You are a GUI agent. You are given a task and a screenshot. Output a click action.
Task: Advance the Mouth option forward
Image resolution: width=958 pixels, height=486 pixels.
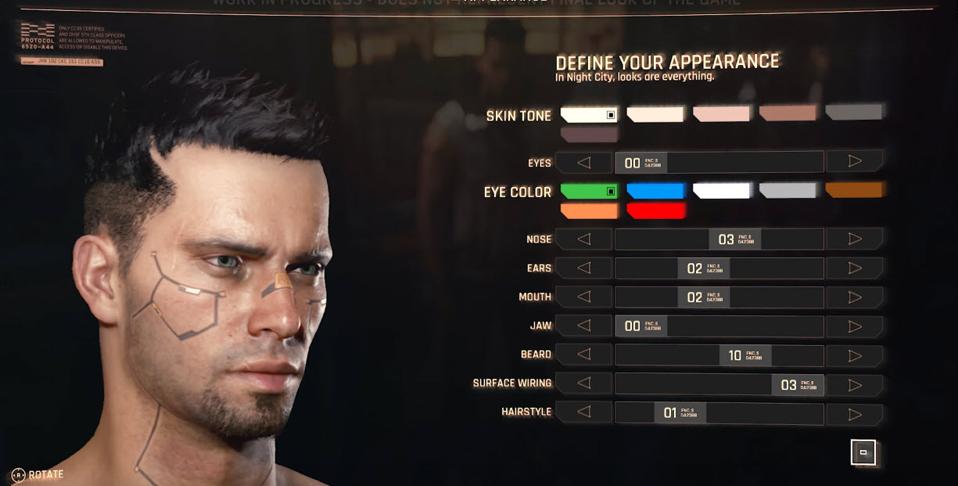(x=855, y=297)
